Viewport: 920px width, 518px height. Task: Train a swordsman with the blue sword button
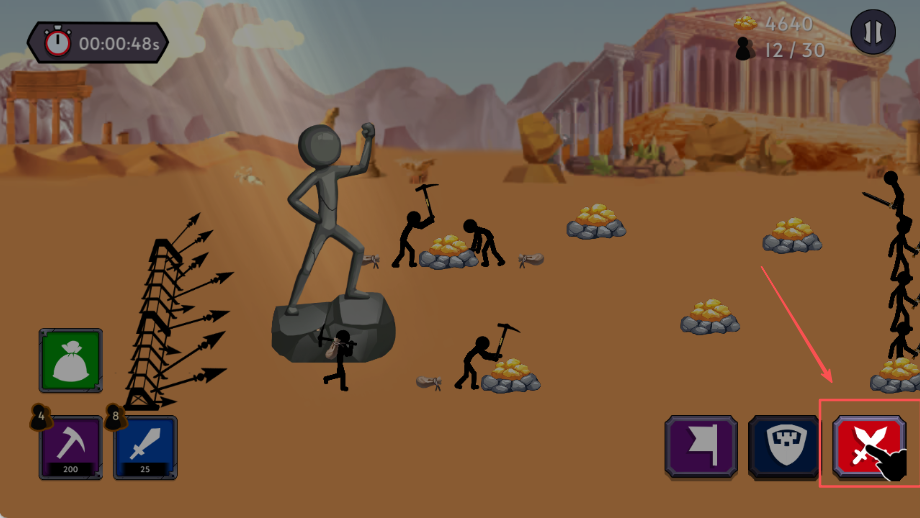(145, 447)
